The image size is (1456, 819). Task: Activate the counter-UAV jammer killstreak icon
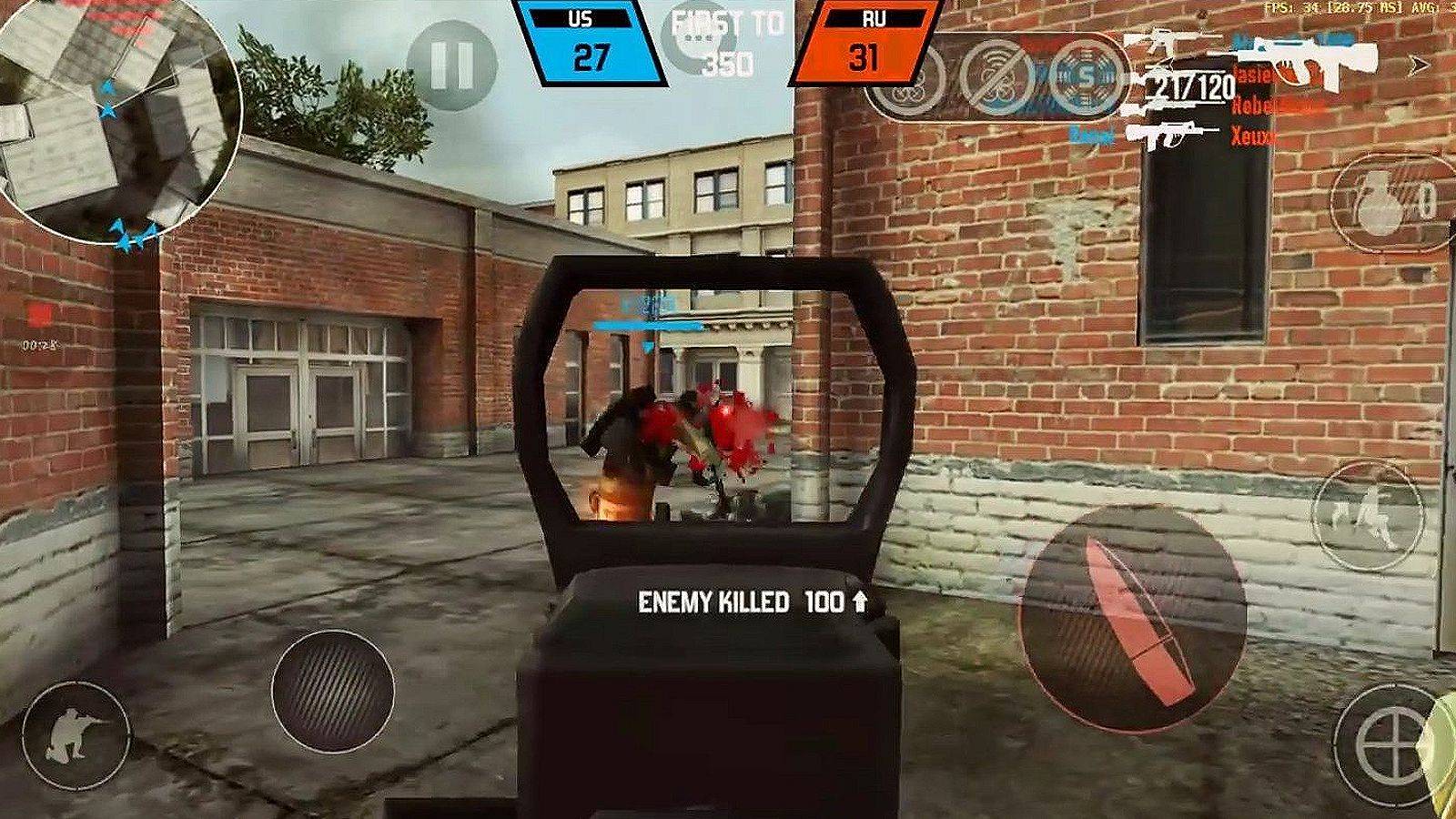point(997,79)
